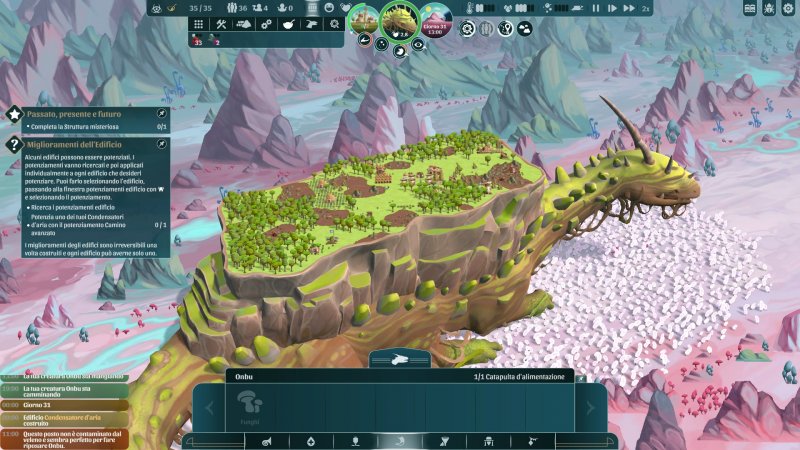Pin the Miglioramenti dell'Edificio tutorial
The width and height of the screenshot is (800, 450).
(x=162, y=144)
